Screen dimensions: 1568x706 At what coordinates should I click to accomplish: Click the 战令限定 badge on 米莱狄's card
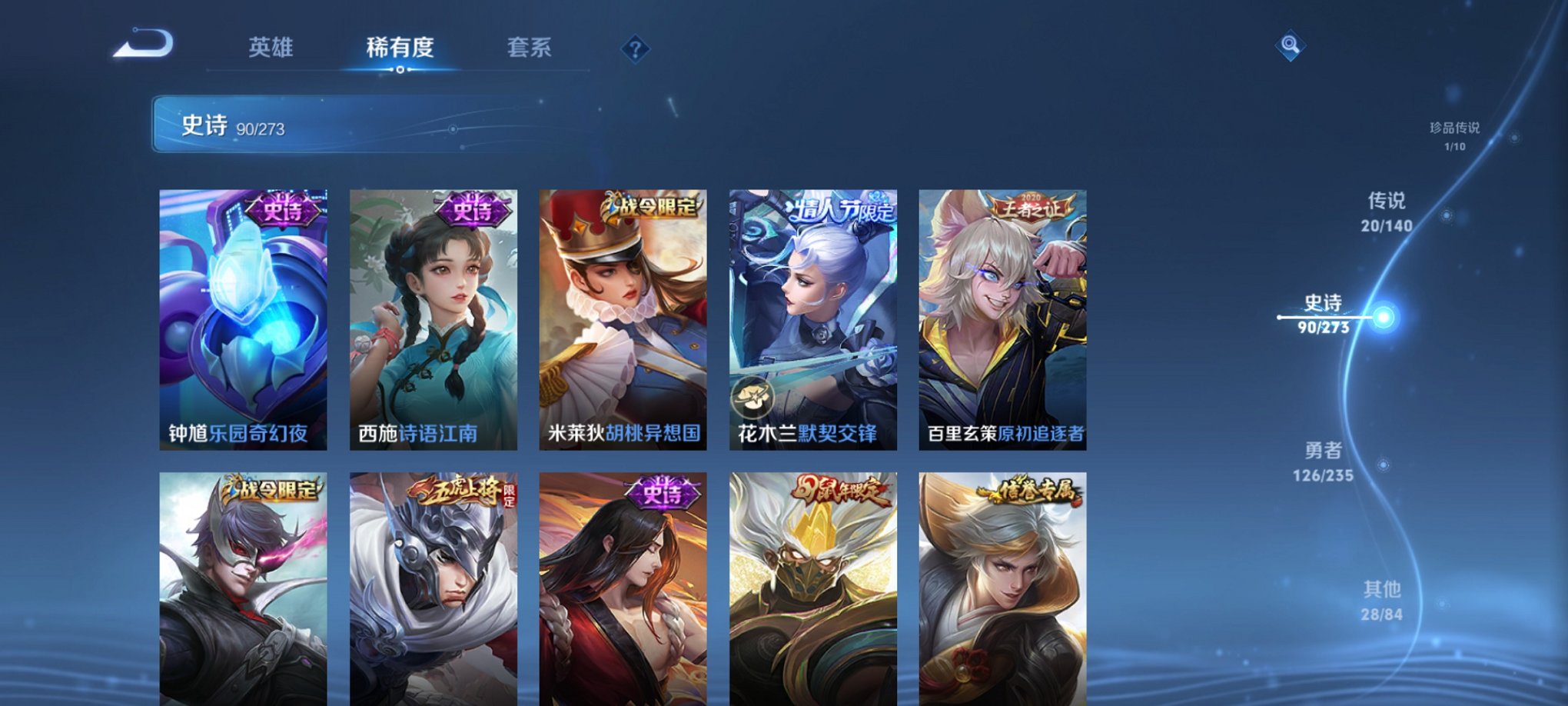tap(649, 208)
